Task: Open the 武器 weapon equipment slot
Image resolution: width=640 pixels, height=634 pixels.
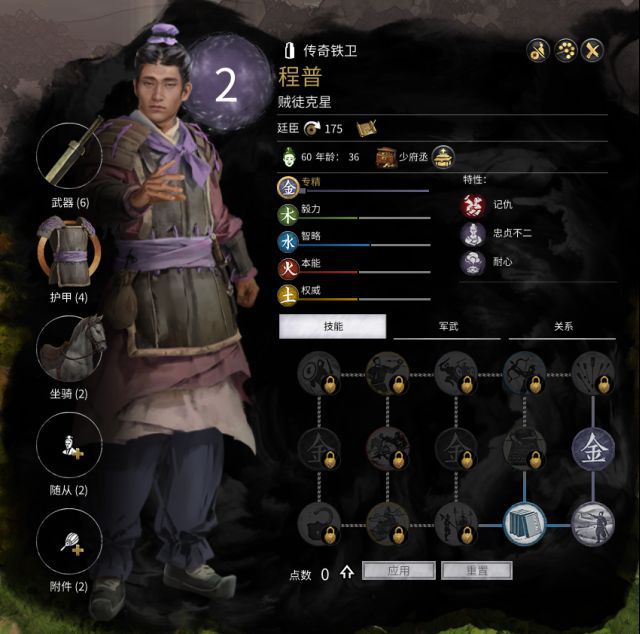Action: coord(70,157)
